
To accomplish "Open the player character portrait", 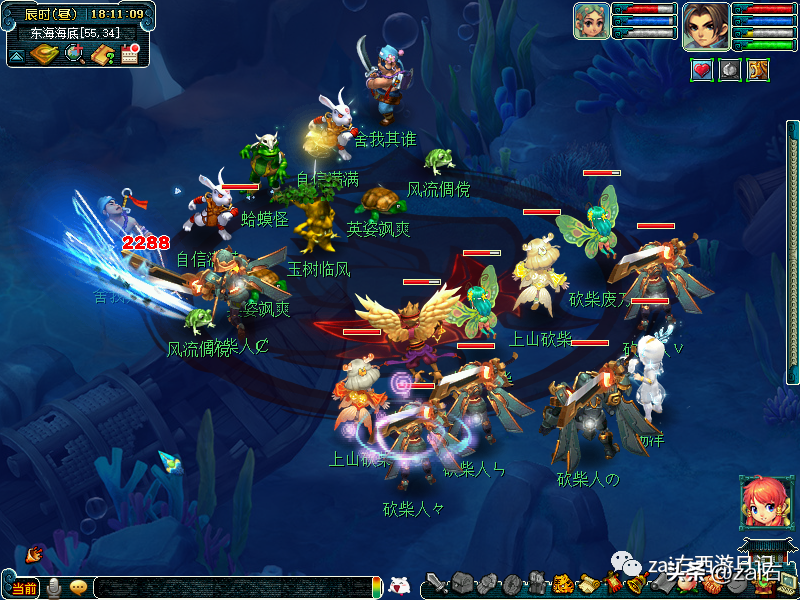I will pos(705,25).
